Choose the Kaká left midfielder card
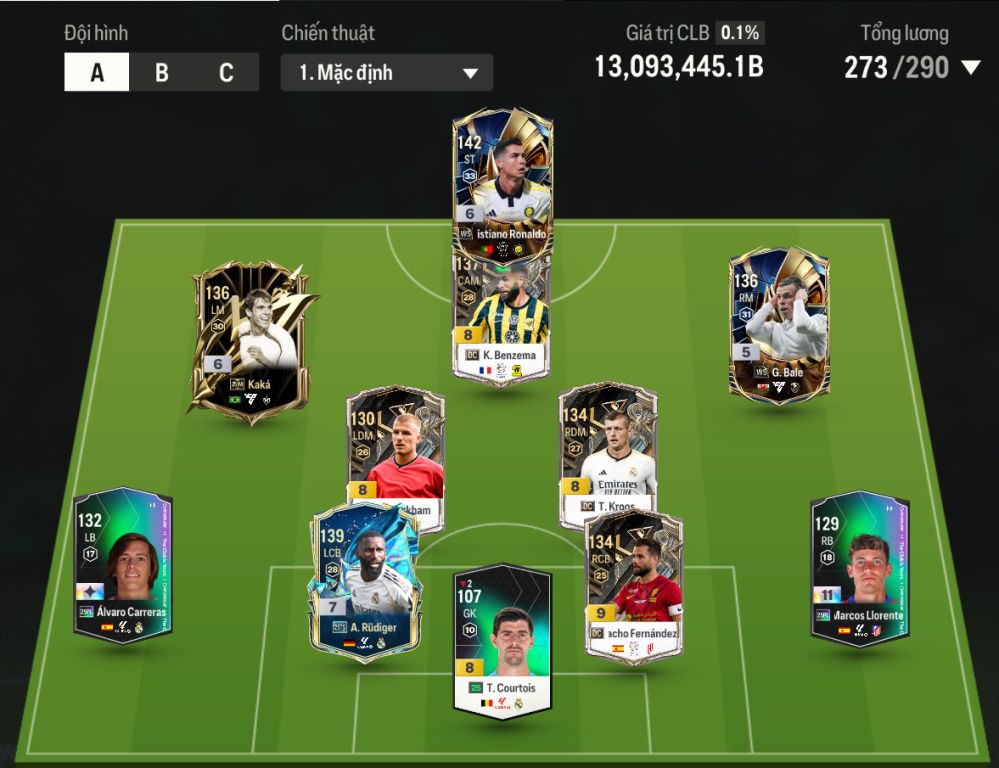The width and height of the screenshot is (999, 768). 250,340
